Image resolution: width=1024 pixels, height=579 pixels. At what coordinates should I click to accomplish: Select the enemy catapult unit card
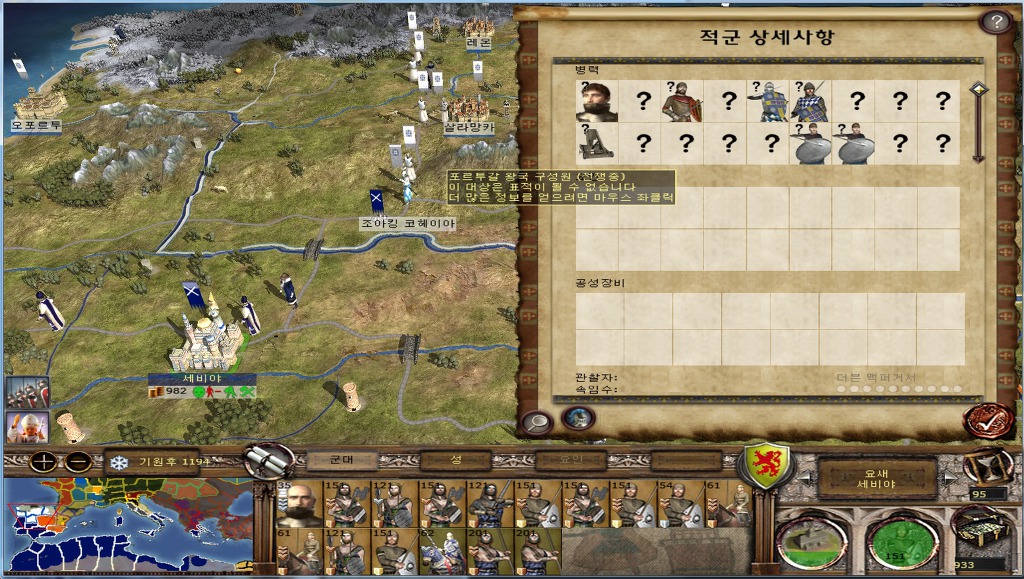coord(597,144)
